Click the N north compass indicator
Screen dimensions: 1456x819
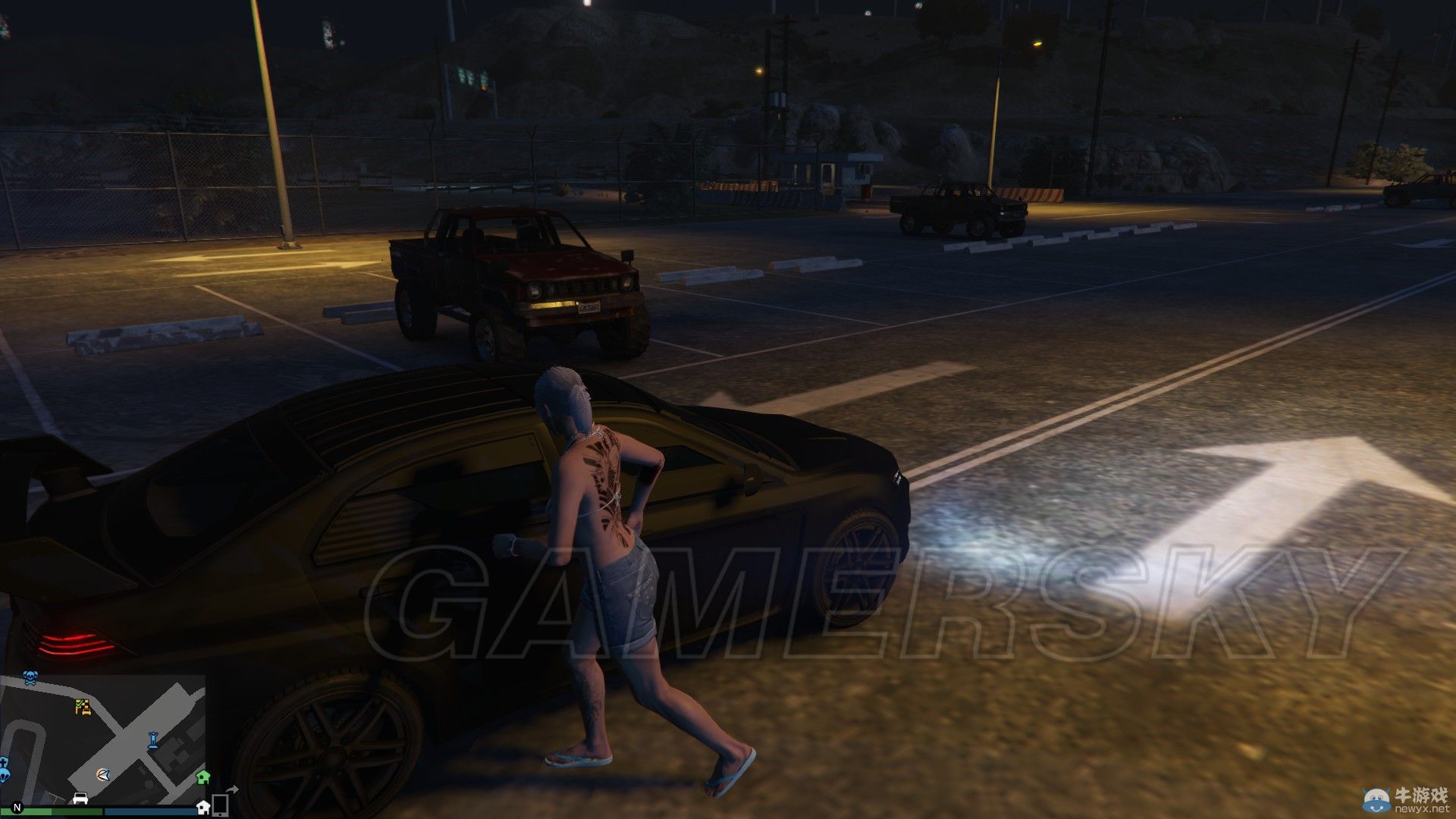click(17, 808)
